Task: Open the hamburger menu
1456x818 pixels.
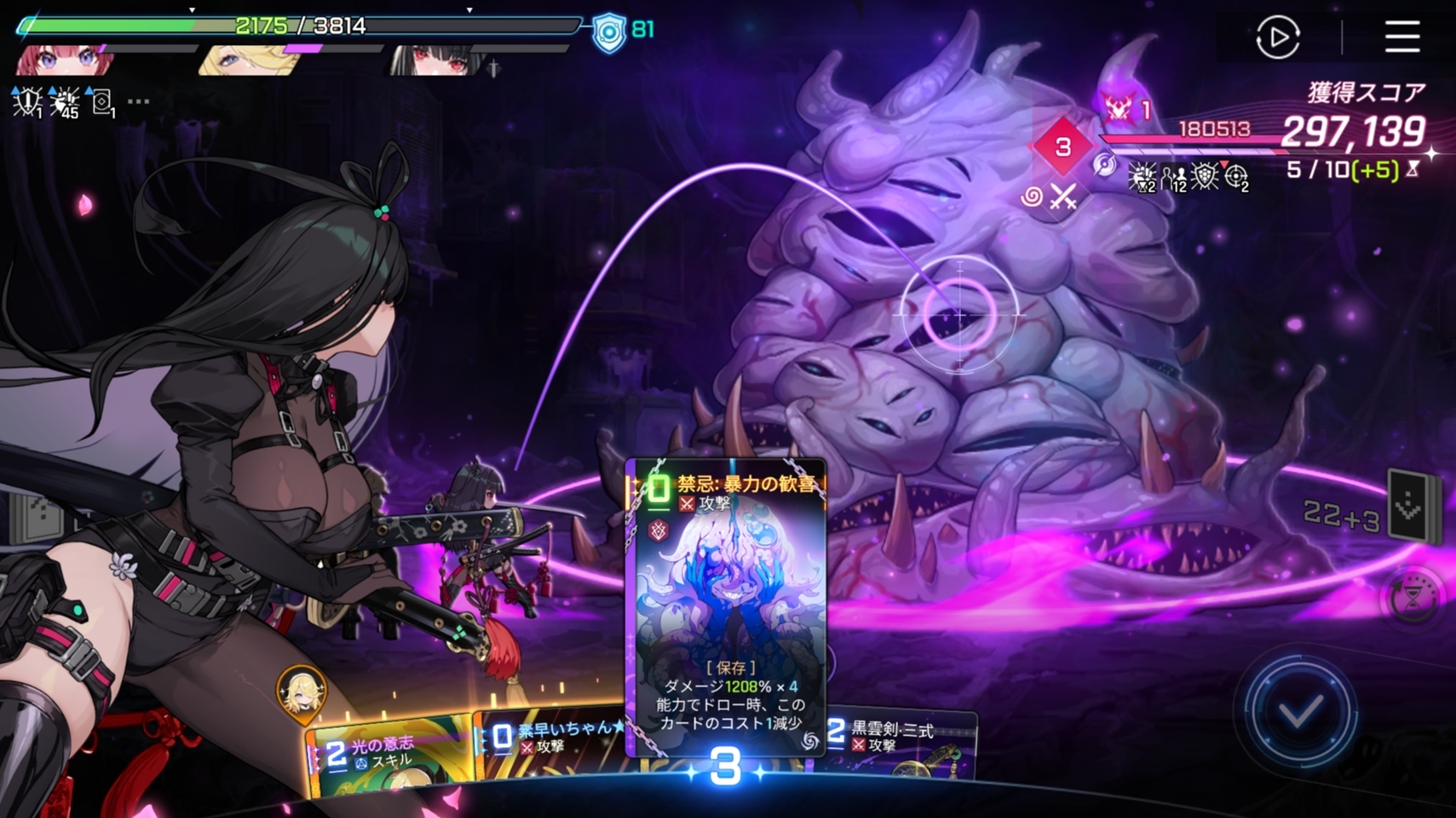Action: tap(1402, 37)
